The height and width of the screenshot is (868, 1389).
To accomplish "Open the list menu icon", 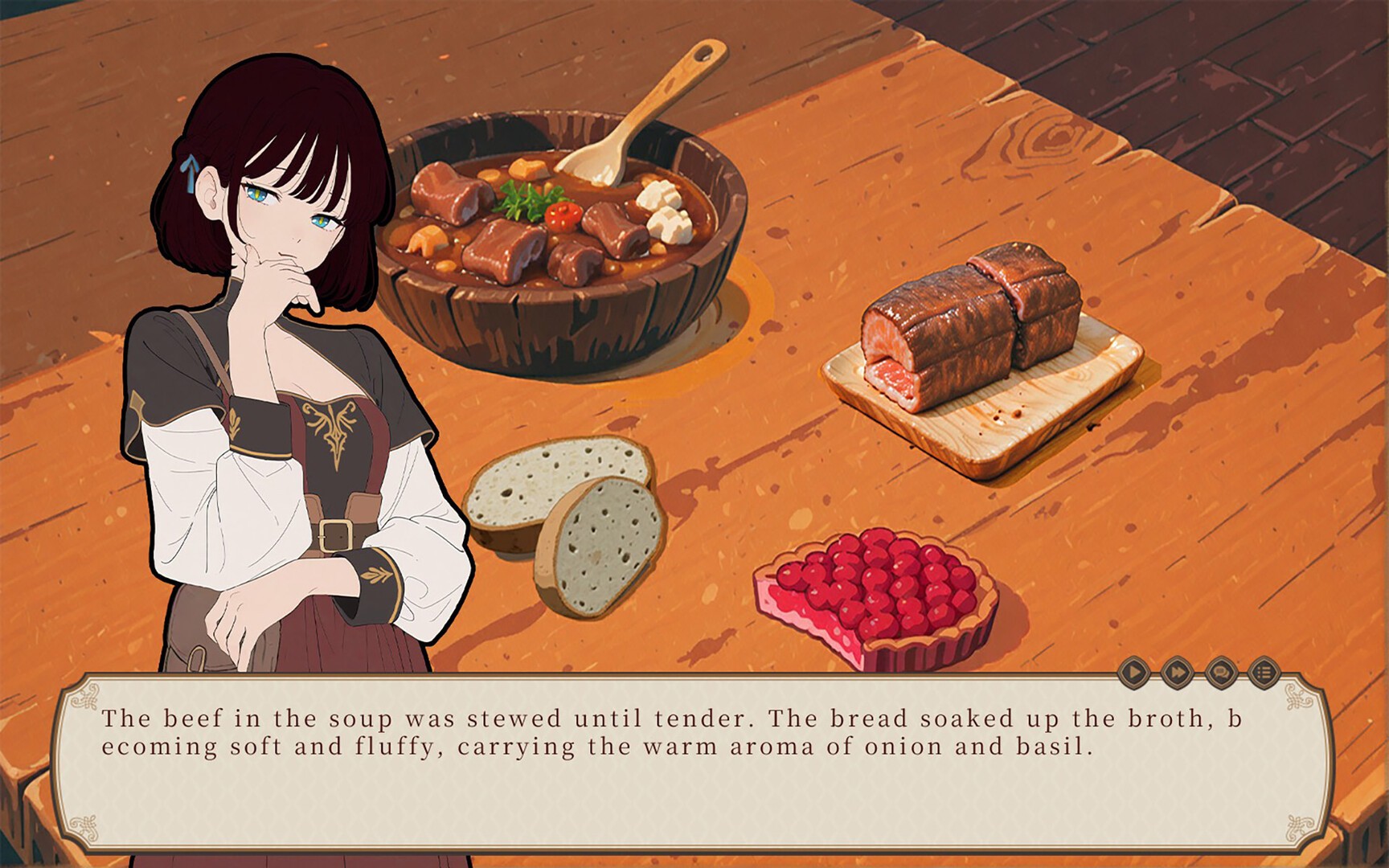I will [1264, 671].
